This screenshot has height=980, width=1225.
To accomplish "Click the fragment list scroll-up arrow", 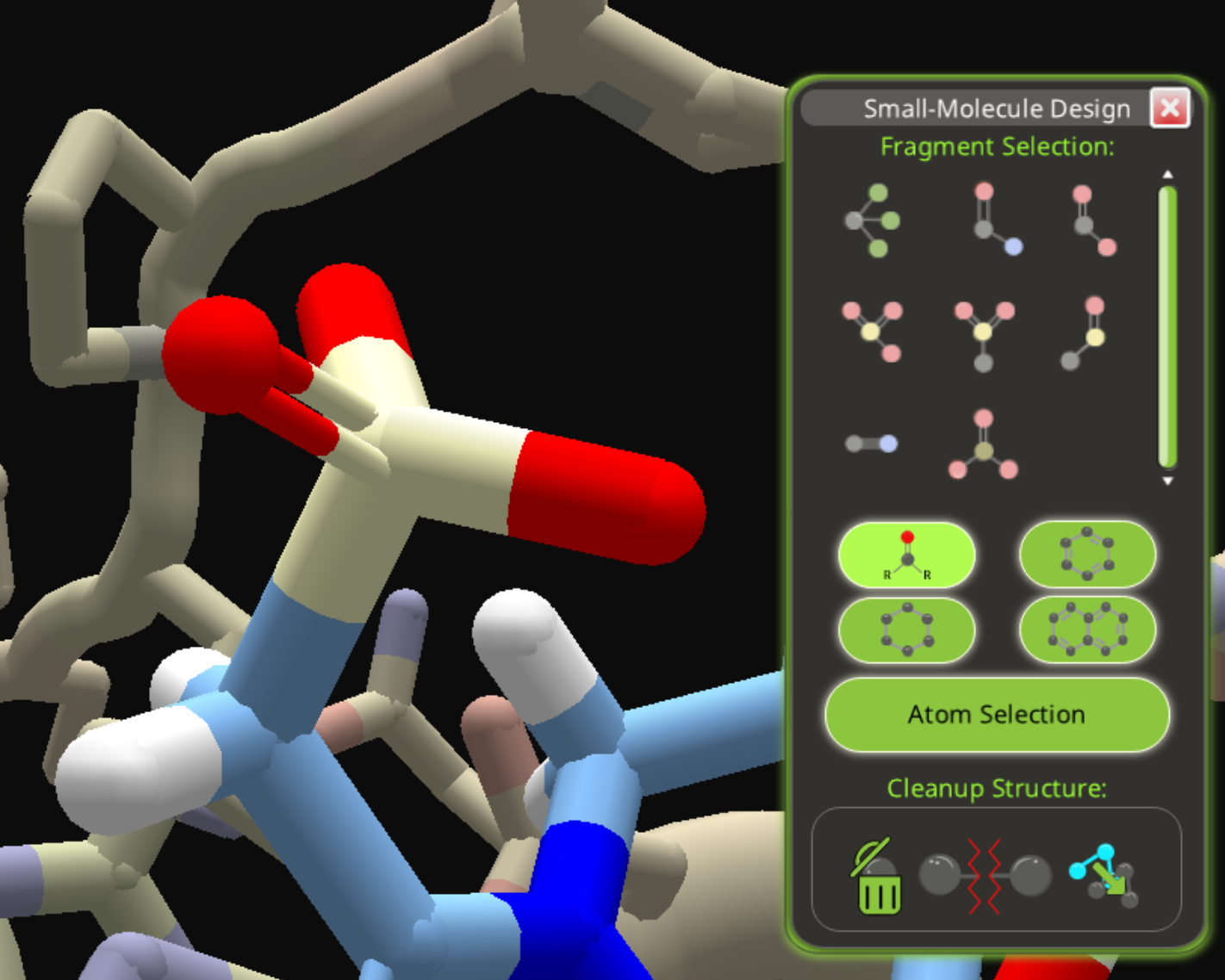I will tap(1167, 175).
